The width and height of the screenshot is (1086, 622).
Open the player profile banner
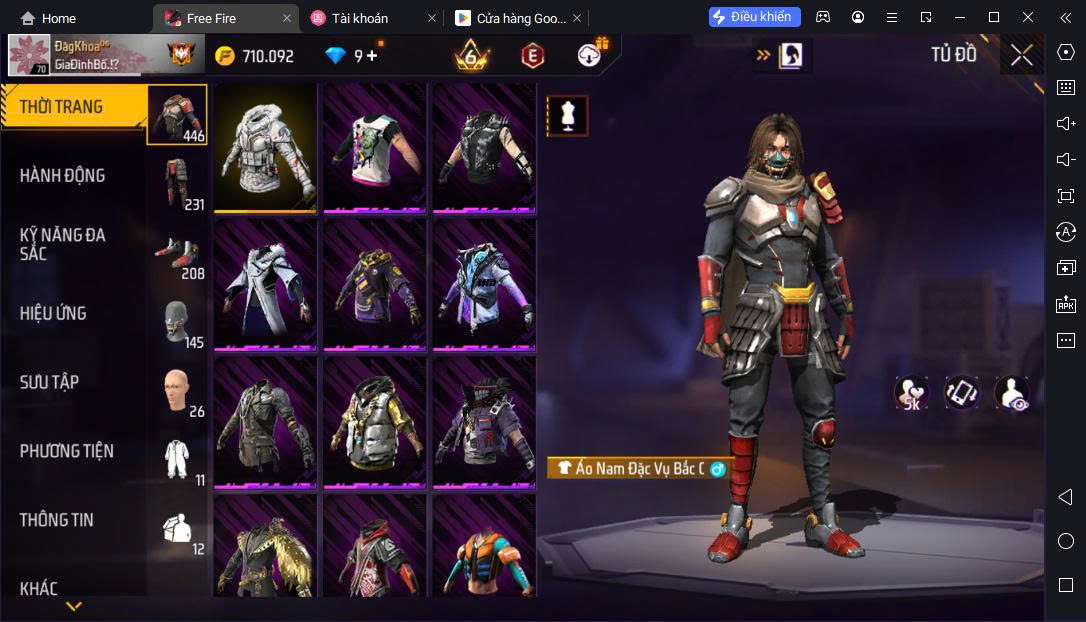coord(103,55)
